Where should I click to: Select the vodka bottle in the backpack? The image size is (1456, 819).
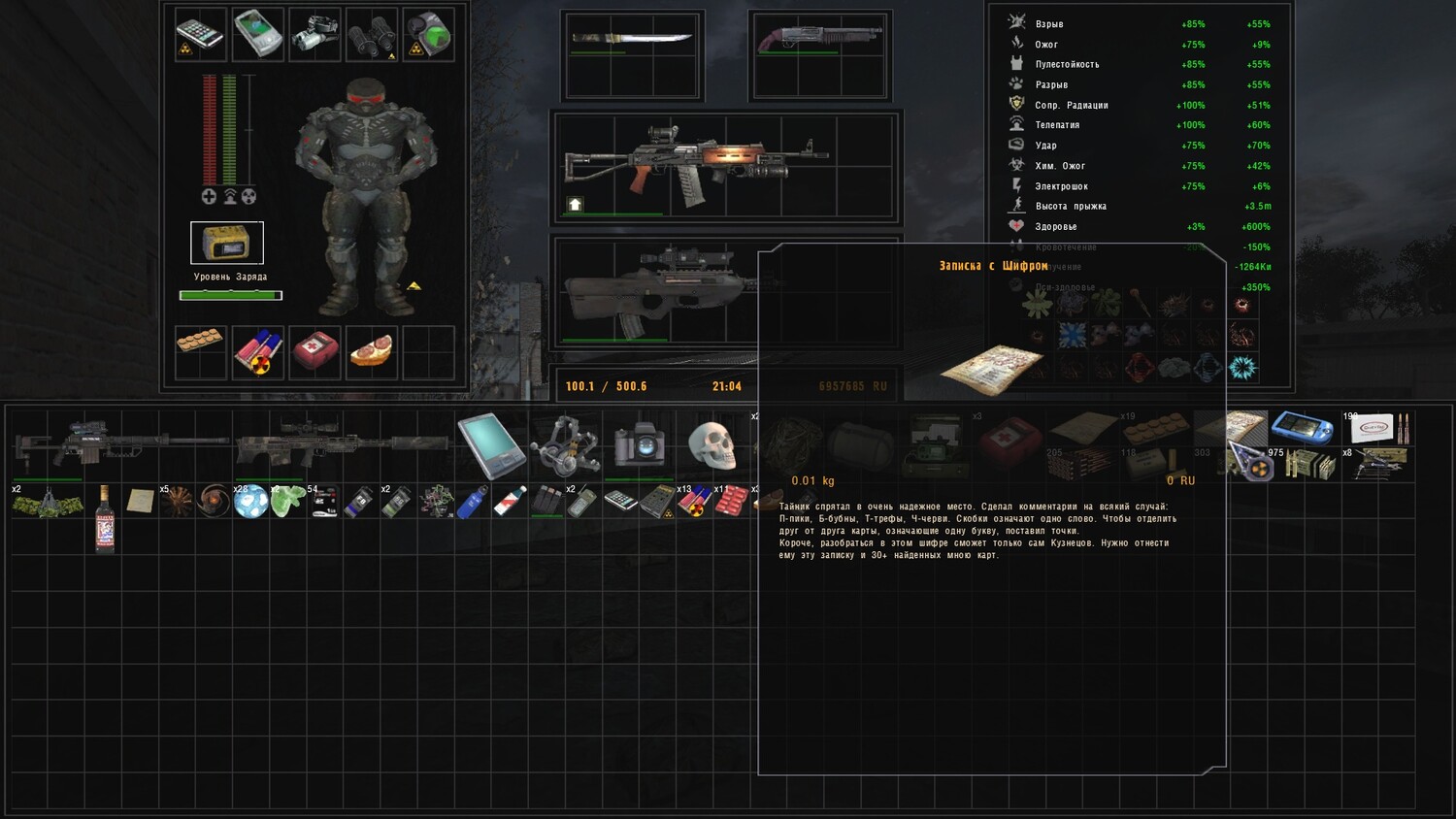point(105,517)
